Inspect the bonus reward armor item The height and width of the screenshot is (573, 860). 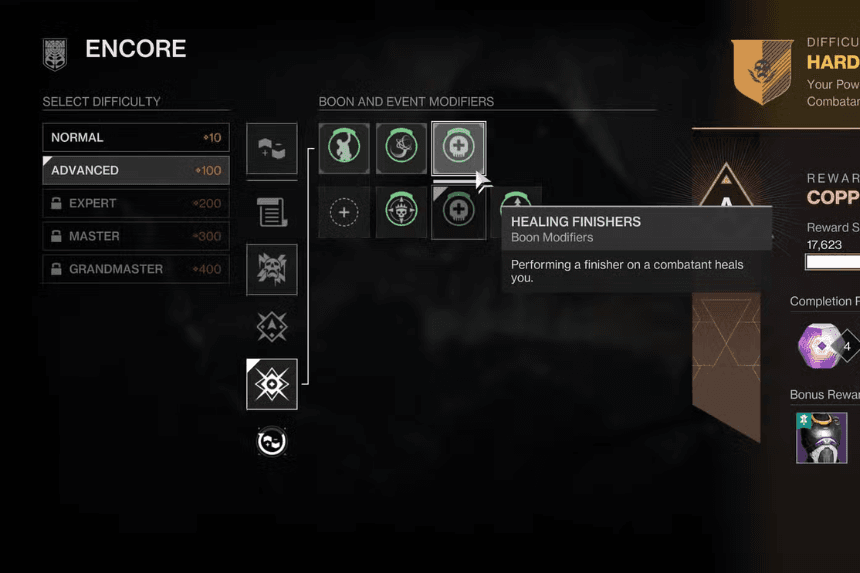[x=821, y=437]
